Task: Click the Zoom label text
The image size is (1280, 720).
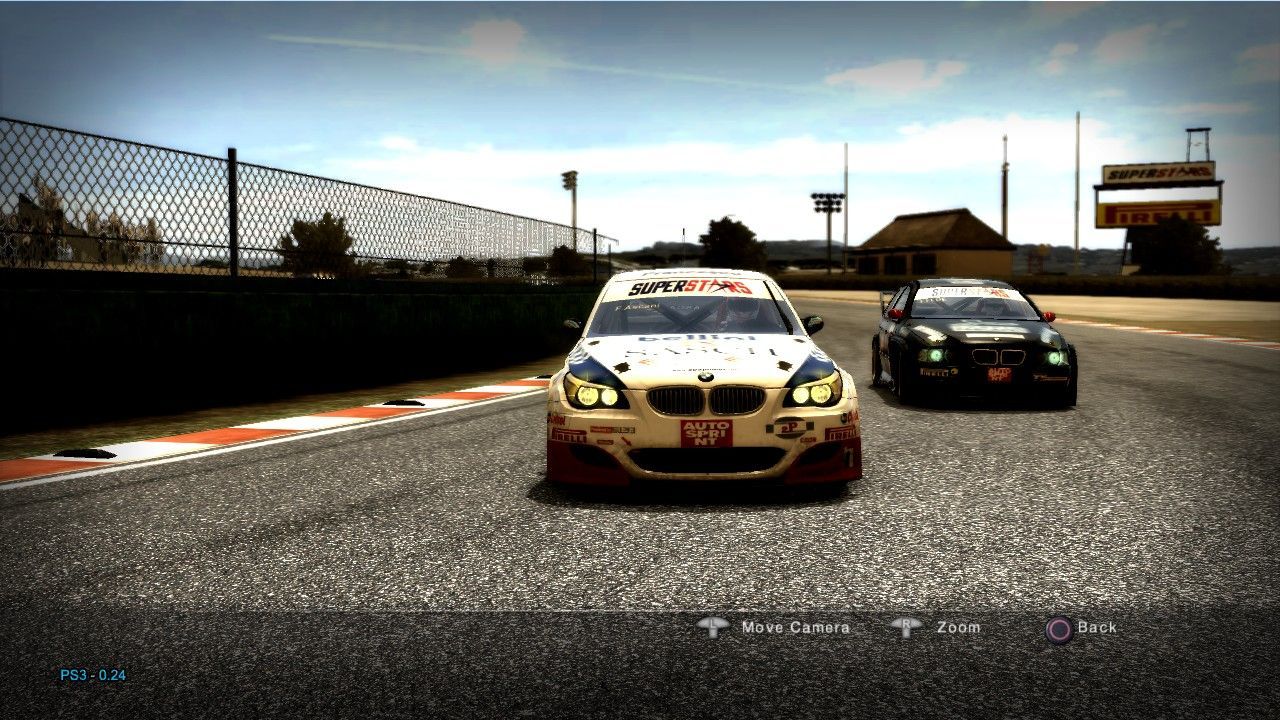Action: [x=959, y=627]
